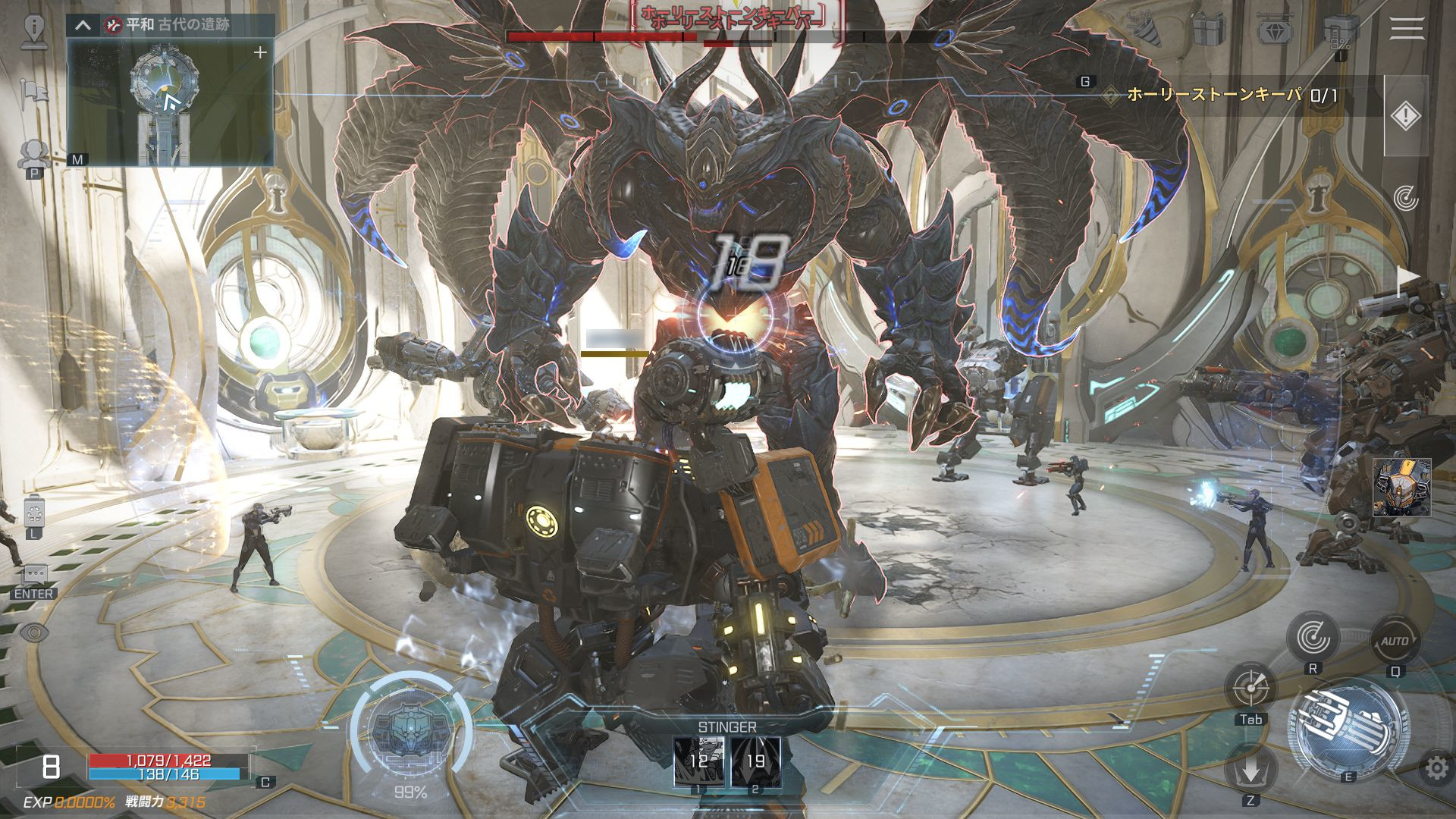Open the gift box rewards icon
This screenshot has width=1456, height=819.
tap(1208, 30)
